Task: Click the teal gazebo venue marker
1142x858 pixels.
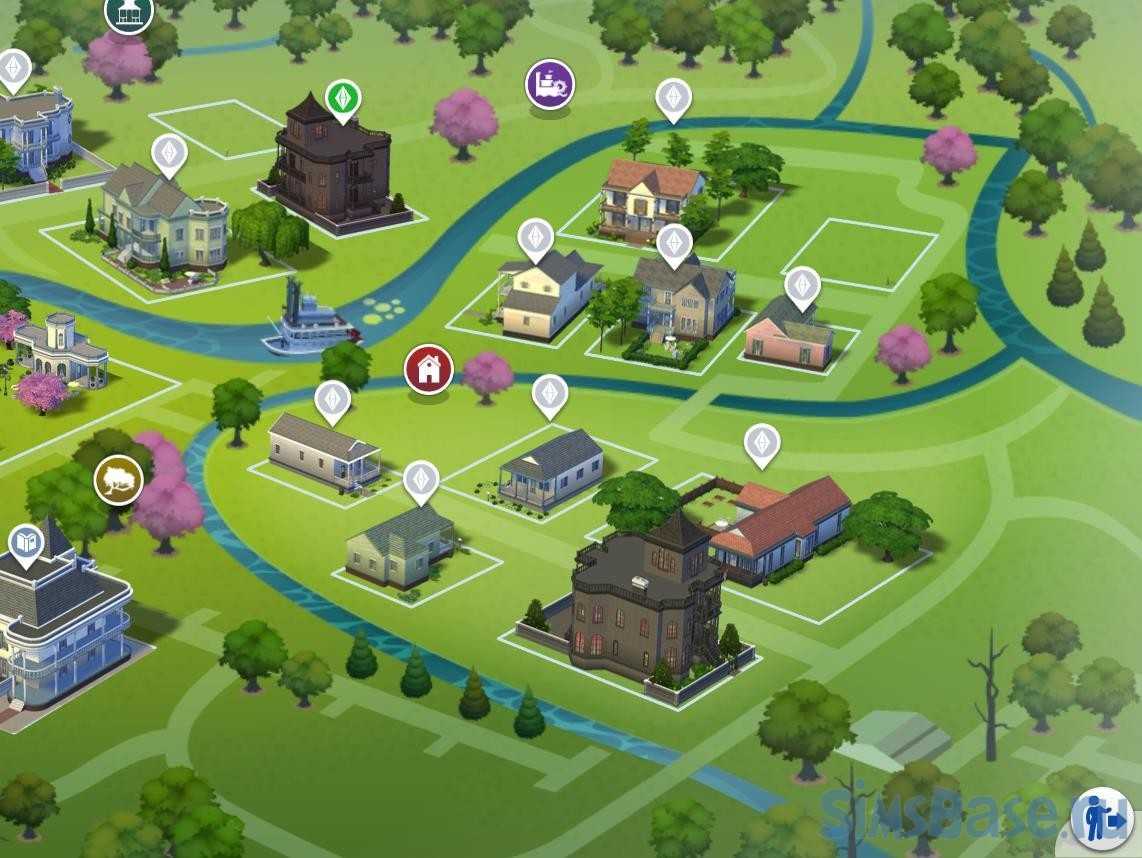Action: pyautogui.click(x=129, y=12)
